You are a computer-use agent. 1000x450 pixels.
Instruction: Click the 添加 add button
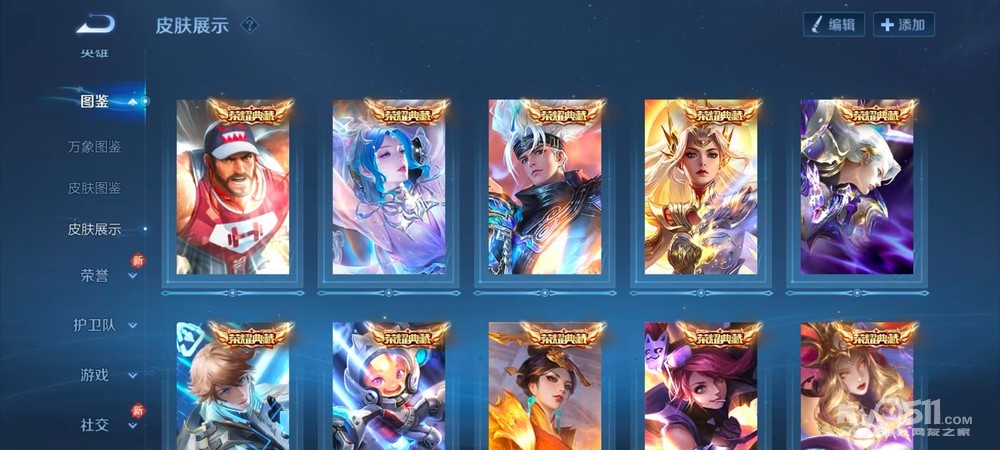903,25
